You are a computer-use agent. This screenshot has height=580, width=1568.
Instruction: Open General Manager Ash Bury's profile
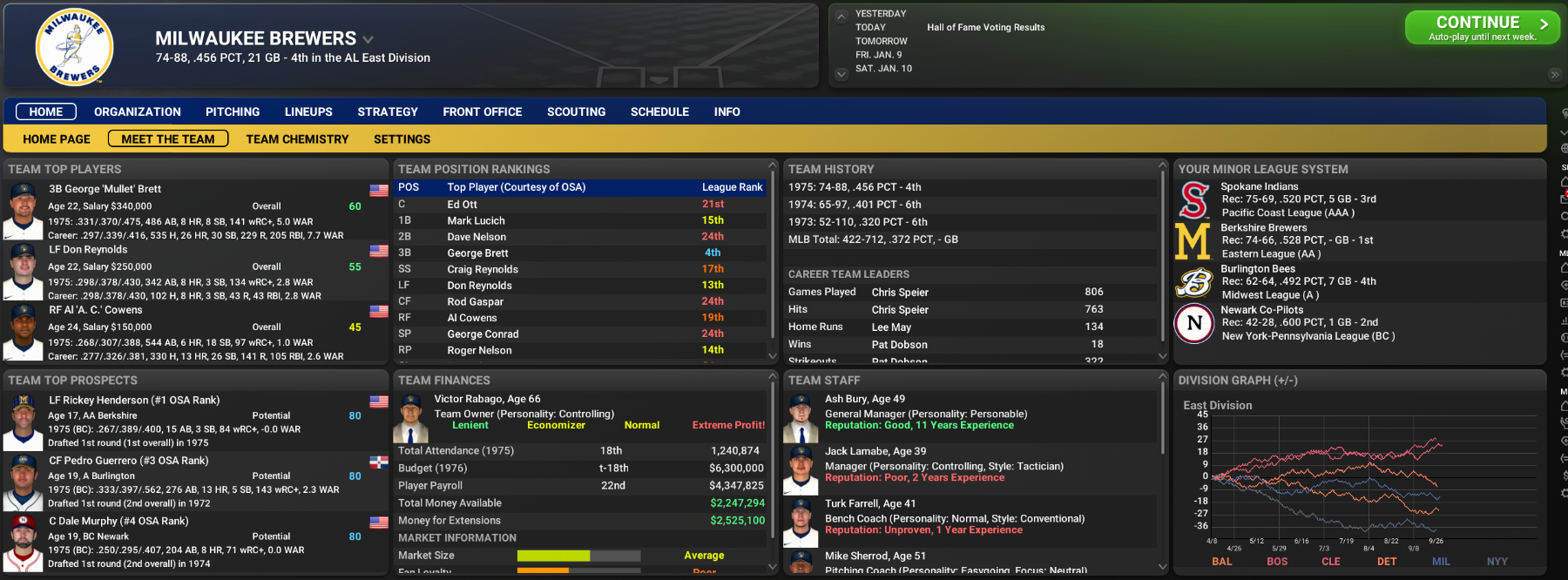pos(864,399)
